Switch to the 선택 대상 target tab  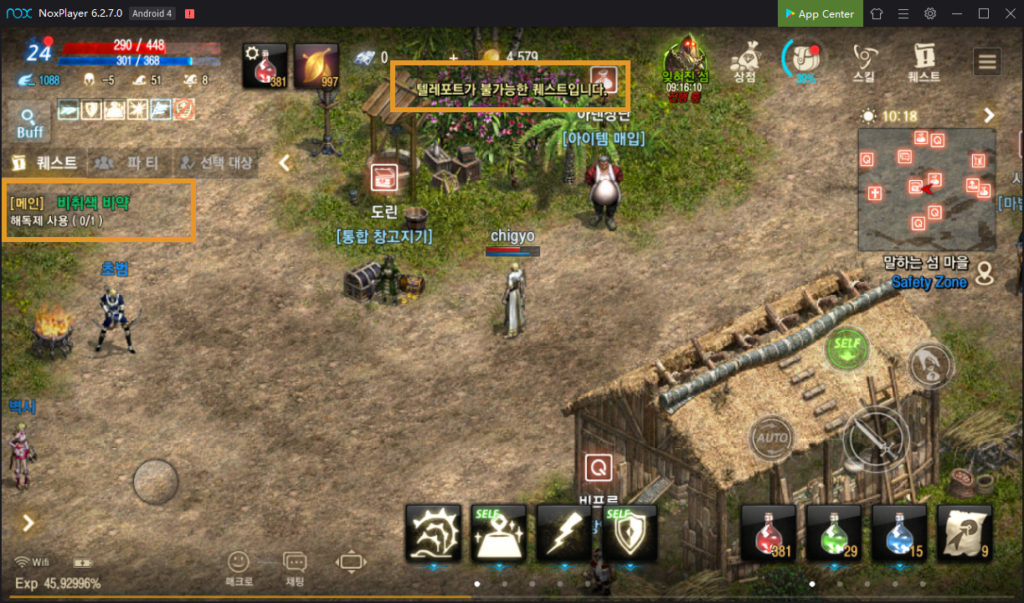(x=216, y=162)
